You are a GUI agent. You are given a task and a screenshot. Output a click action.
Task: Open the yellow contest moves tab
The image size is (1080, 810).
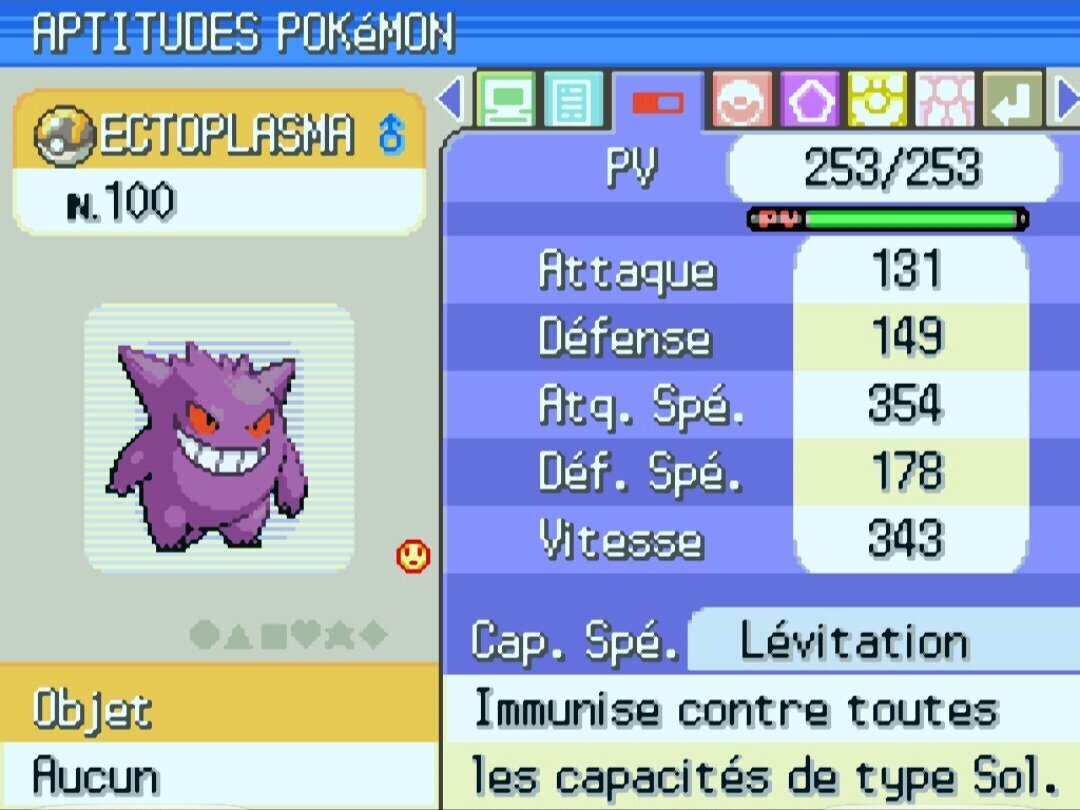coord(877,100)
